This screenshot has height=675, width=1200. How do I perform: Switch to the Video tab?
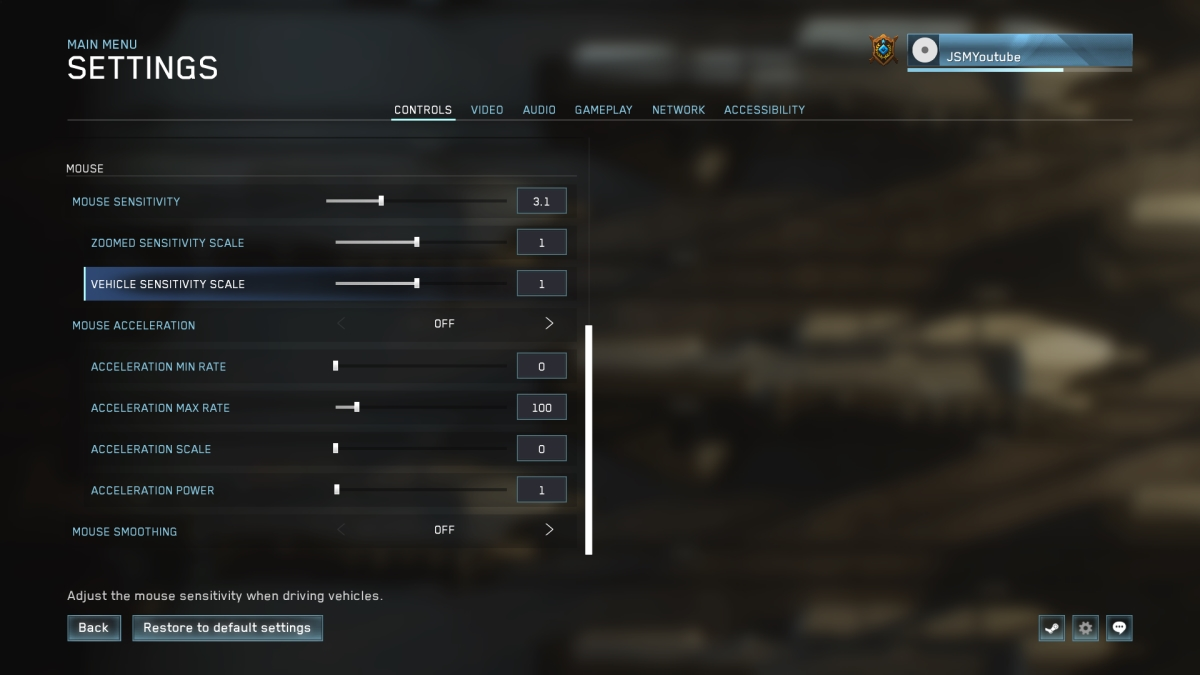pyautogui.click(x=487, y=110)
